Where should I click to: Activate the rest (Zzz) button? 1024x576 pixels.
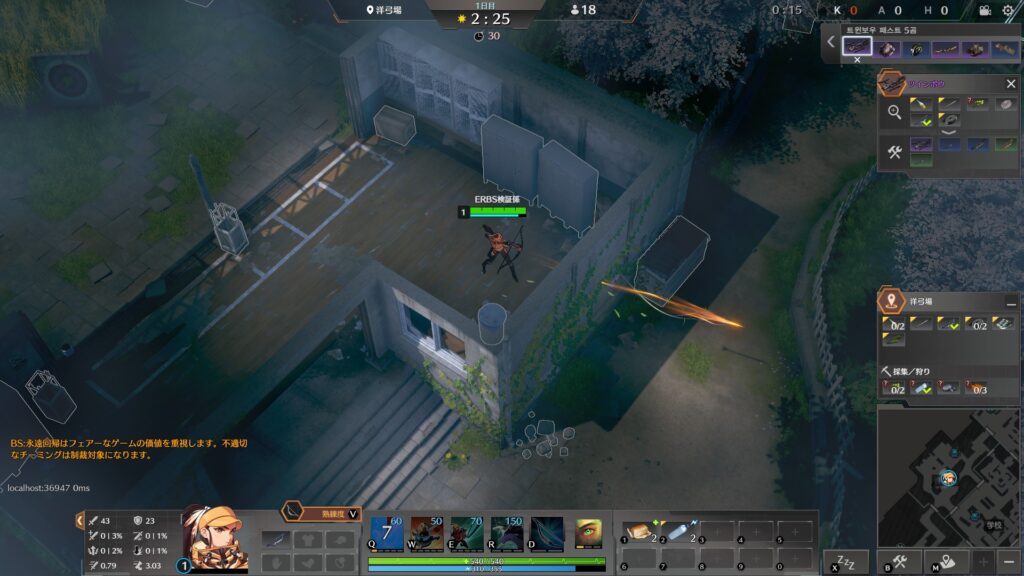846,561
